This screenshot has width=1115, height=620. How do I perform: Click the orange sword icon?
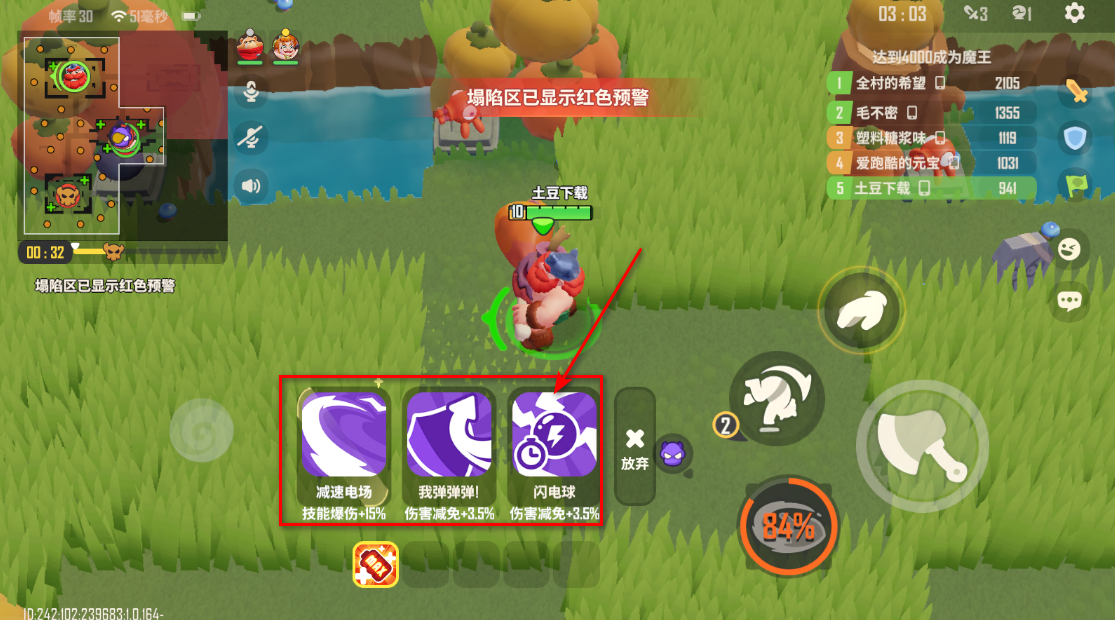point(1075,93)
